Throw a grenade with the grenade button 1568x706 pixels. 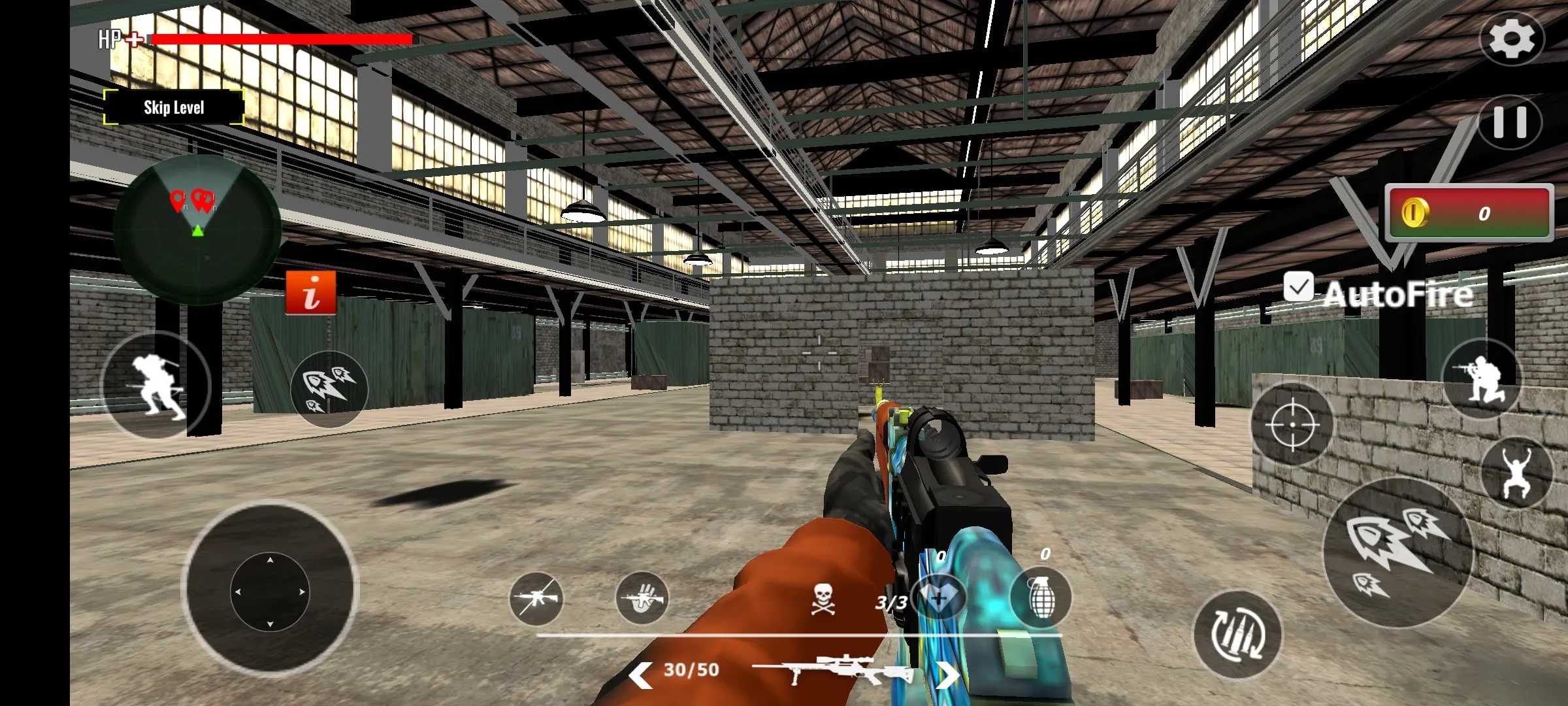click(x=1041, y=597)
